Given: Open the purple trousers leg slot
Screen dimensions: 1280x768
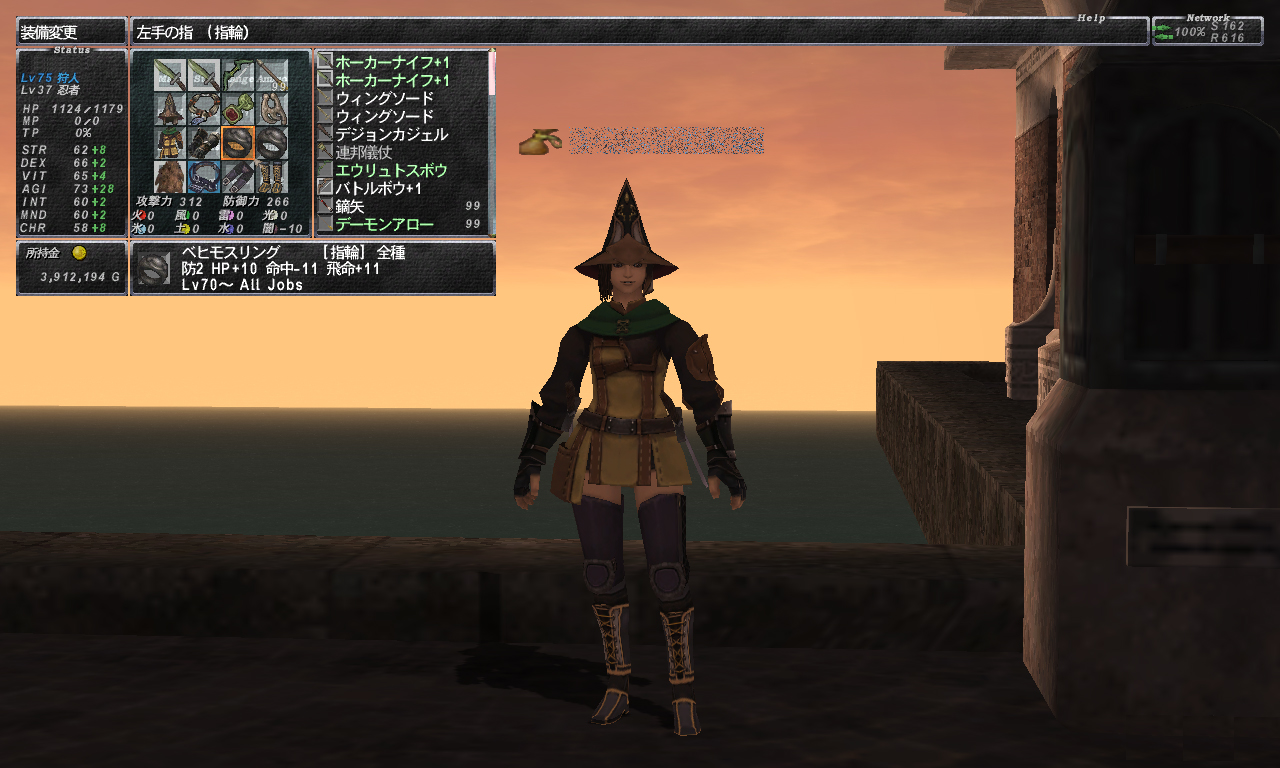Looking at the screenshot, I should (238, 177).
